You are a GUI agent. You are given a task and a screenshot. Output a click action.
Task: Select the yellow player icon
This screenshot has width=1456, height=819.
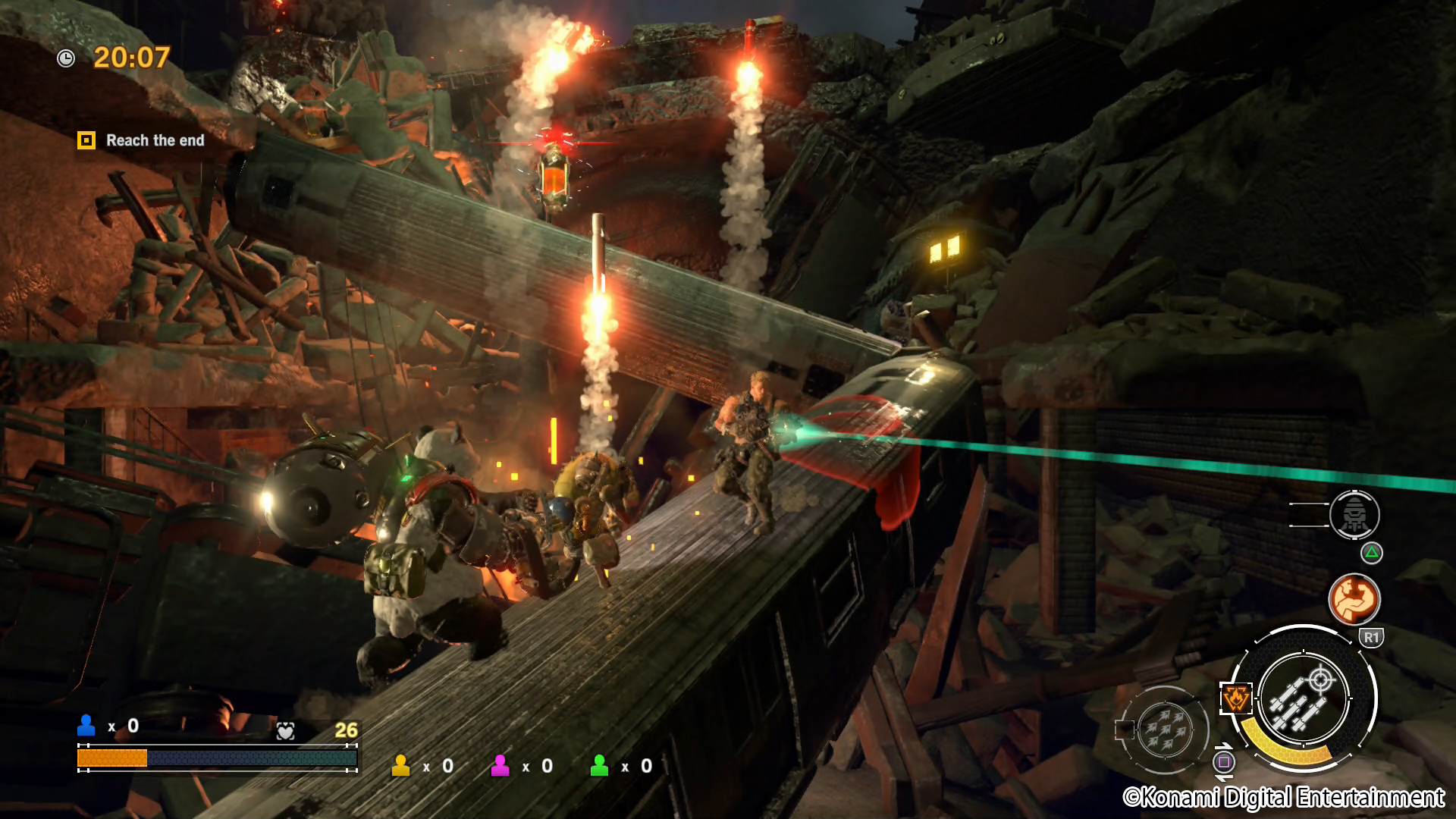(400, 766)
